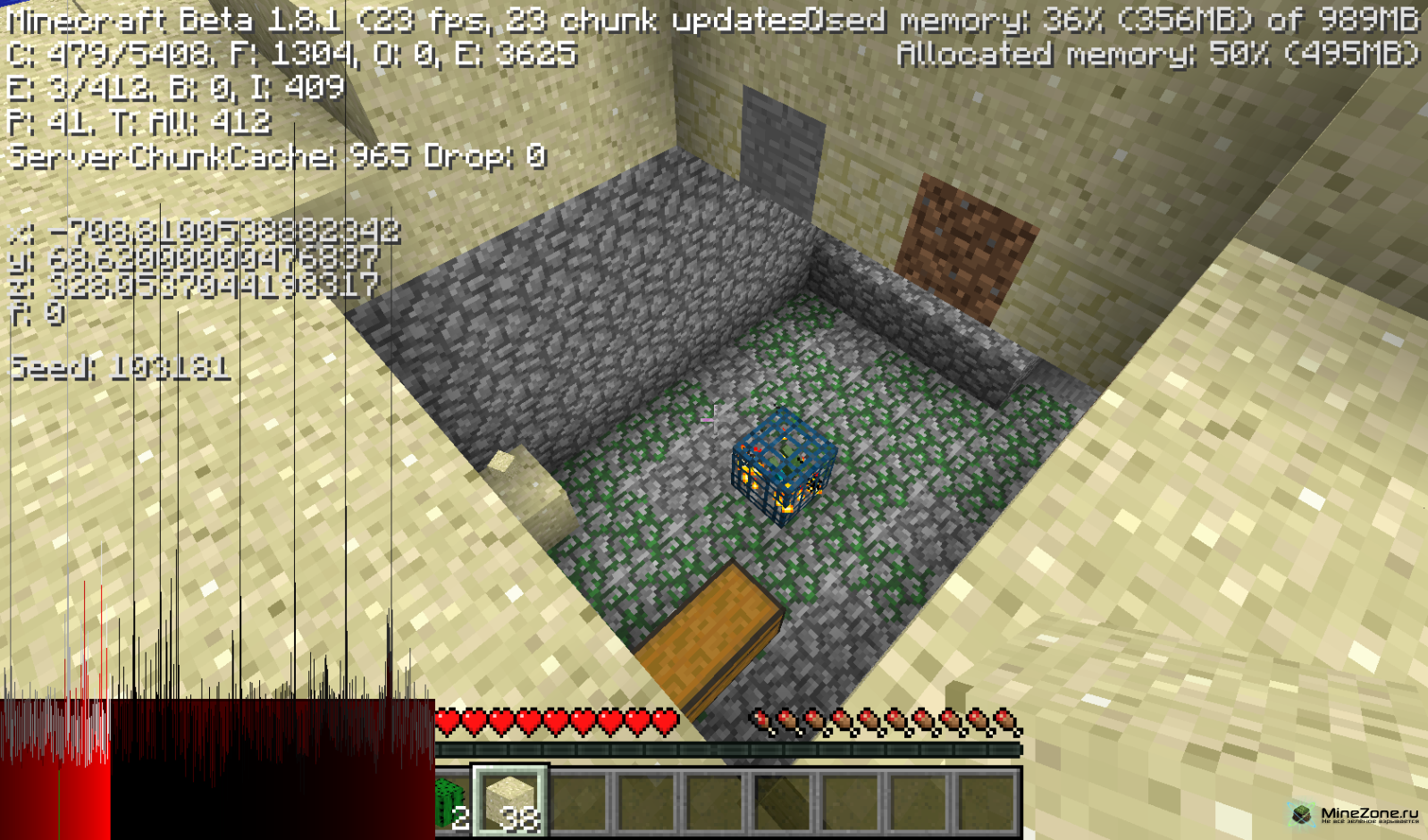Viewport: 1428px width, 840px height.
Task: Select the sand block hotbar slot
Action: 510,802
